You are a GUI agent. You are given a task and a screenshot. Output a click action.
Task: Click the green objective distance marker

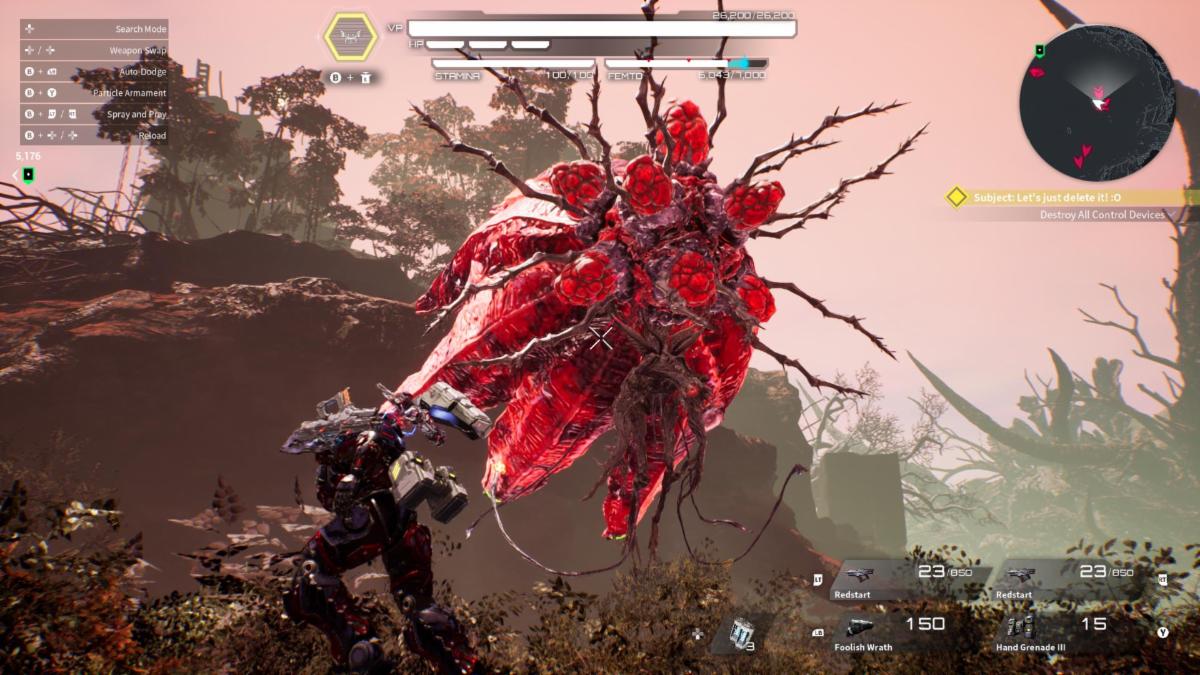28,175
